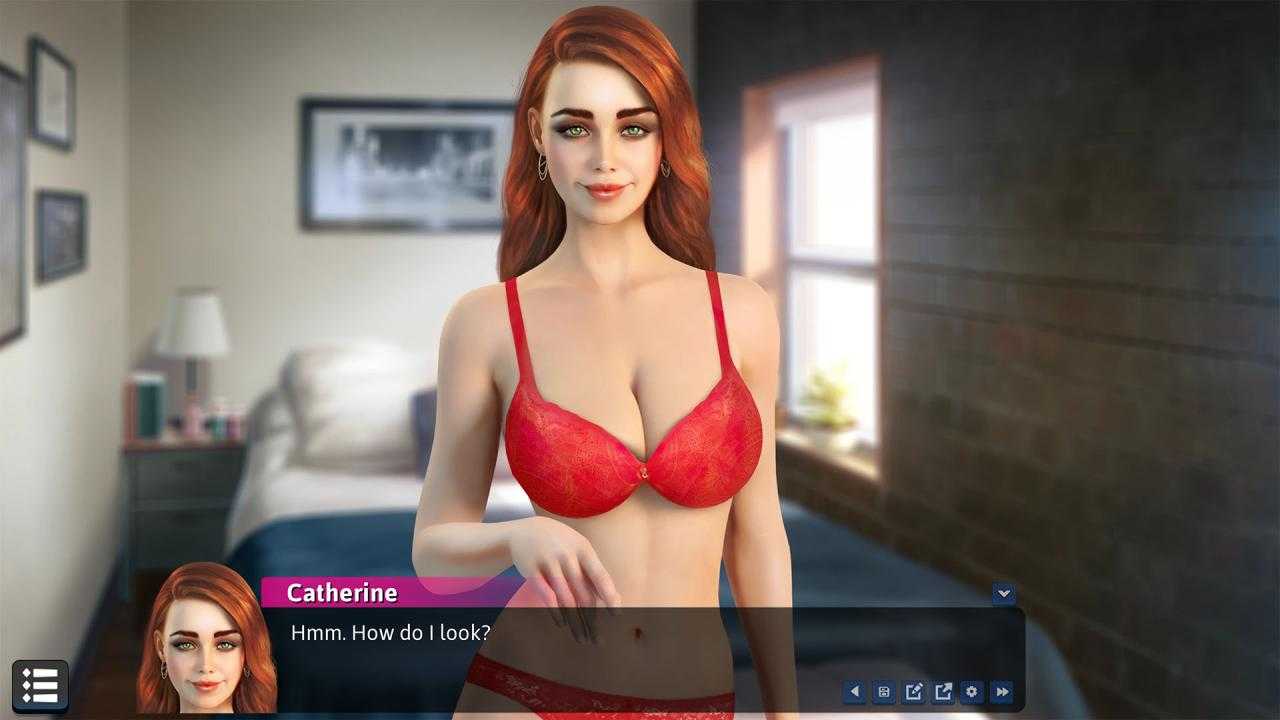Click the square-with-arrow icon
Viewport: 1280px width, 720px height.
(x=943, y=691)
